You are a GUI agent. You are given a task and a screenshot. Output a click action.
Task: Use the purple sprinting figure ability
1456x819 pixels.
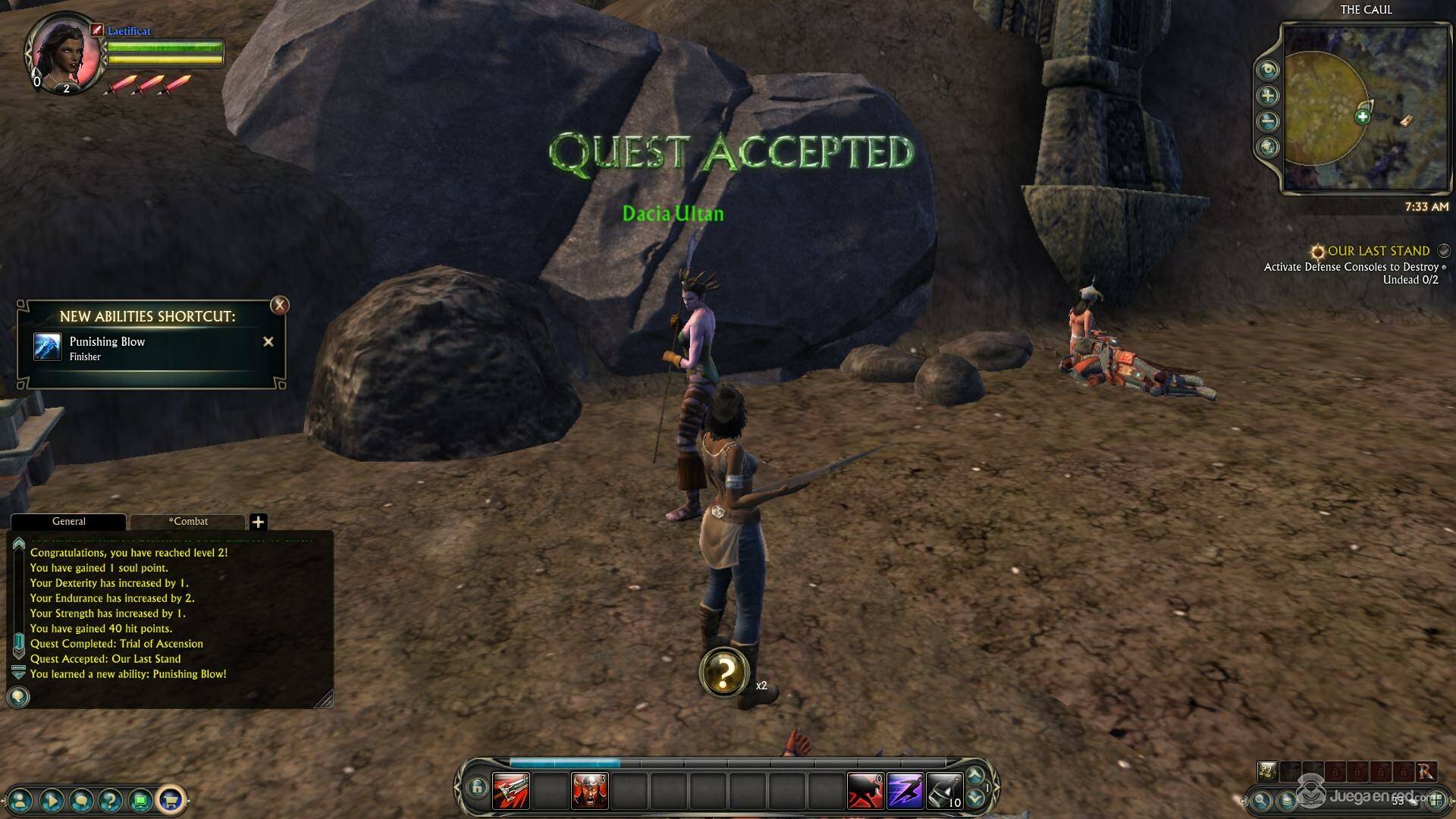[905, 791]
